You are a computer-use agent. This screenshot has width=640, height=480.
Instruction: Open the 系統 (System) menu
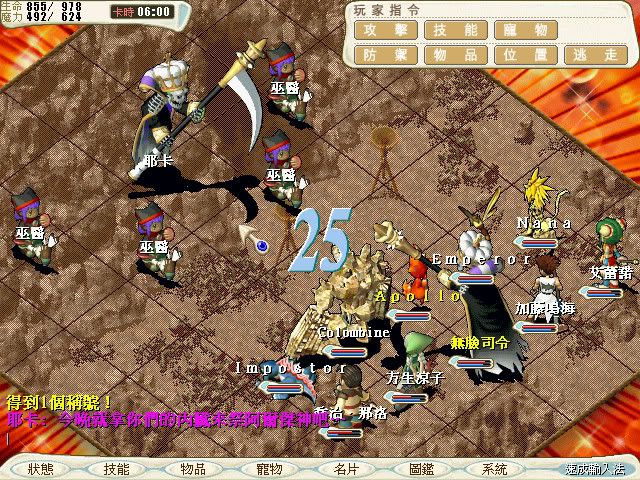coord(494,469)
